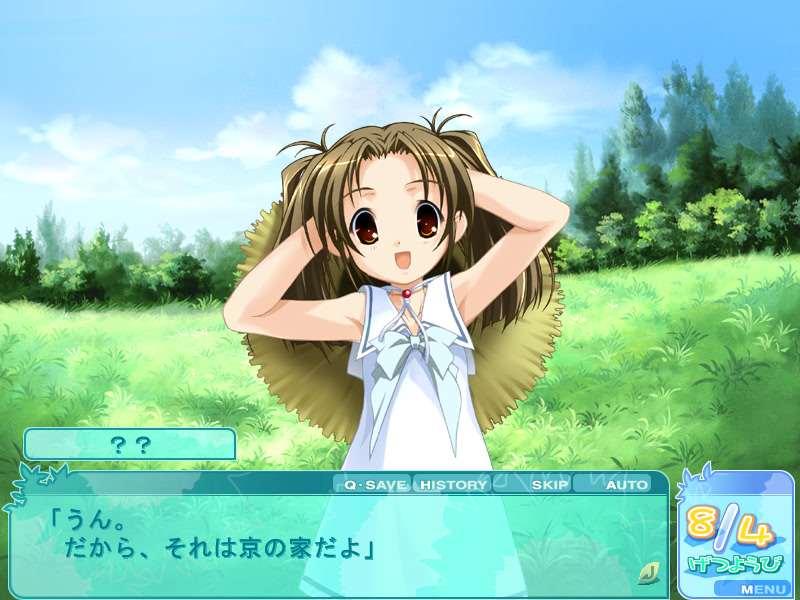
Task: Activate the SKIP button
Action: point(549,485)
